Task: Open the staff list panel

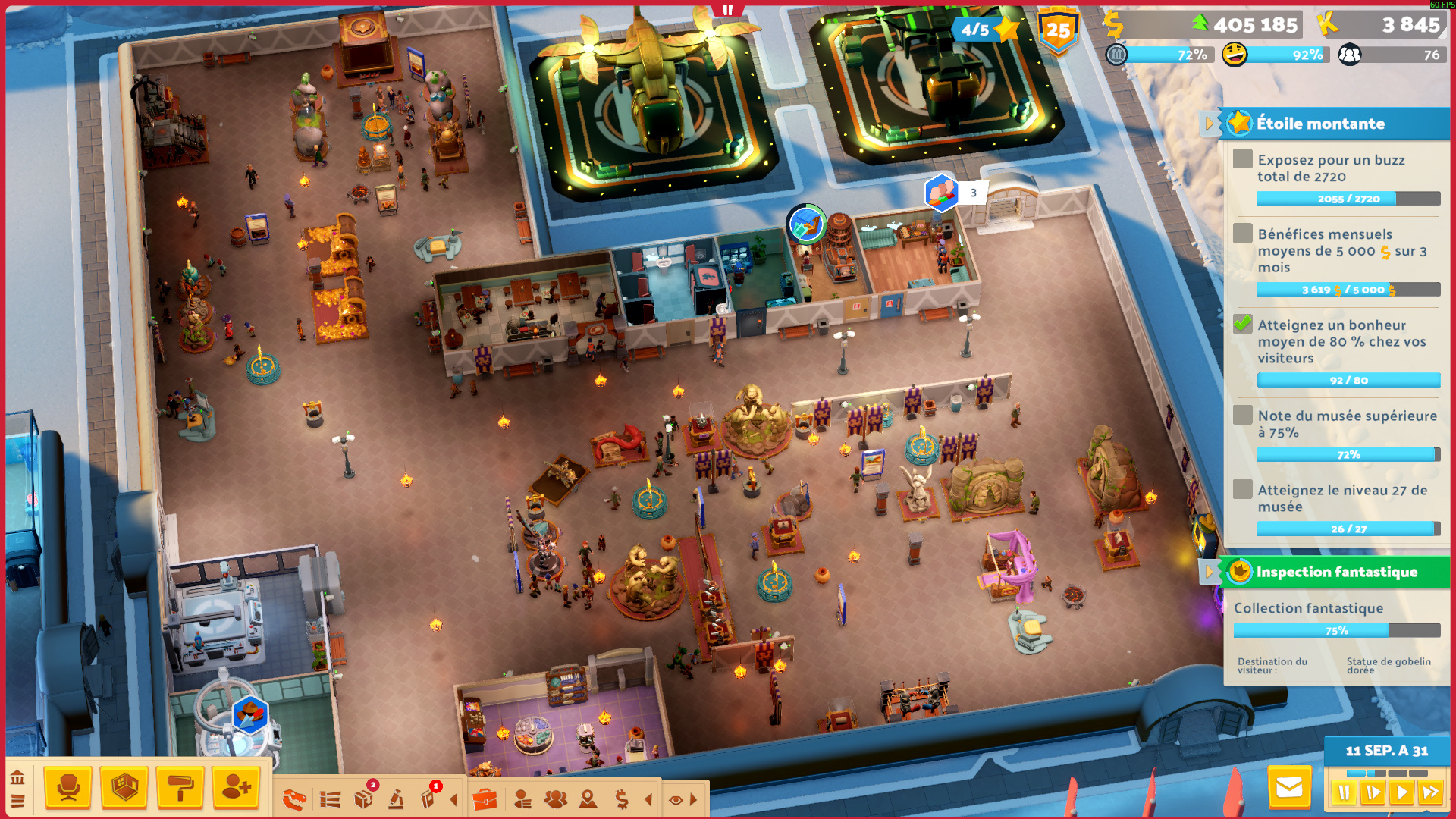Action: pyautogui.click(x=522, y=799)
